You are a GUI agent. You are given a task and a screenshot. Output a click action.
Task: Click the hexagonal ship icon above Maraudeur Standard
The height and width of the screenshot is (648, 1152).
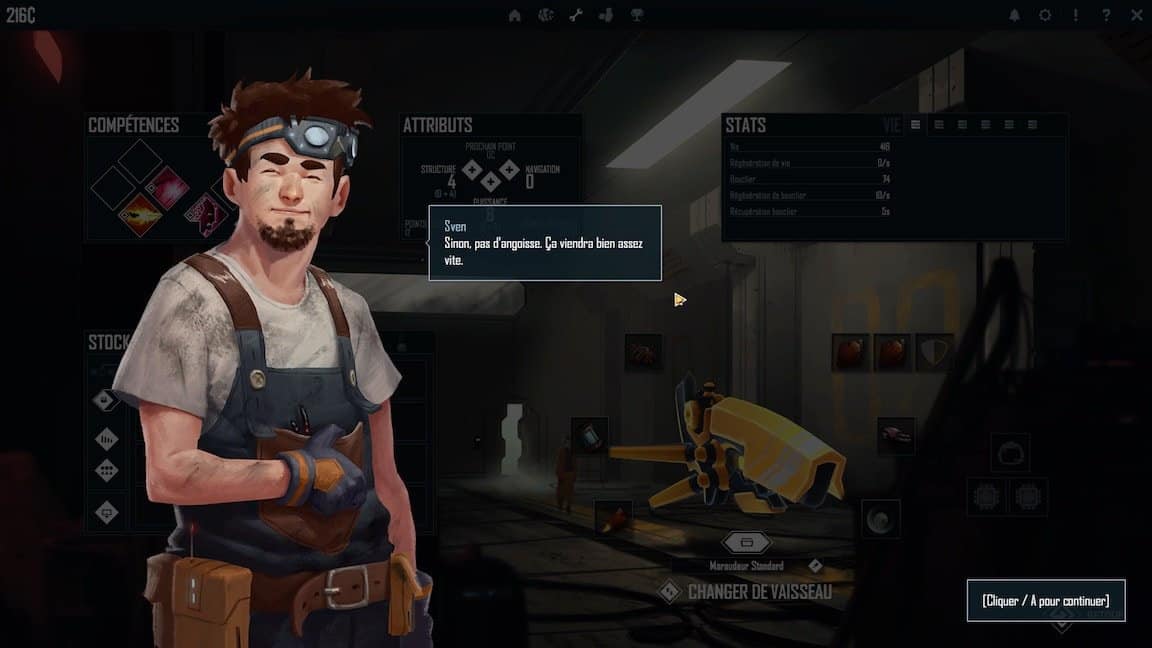747,542
